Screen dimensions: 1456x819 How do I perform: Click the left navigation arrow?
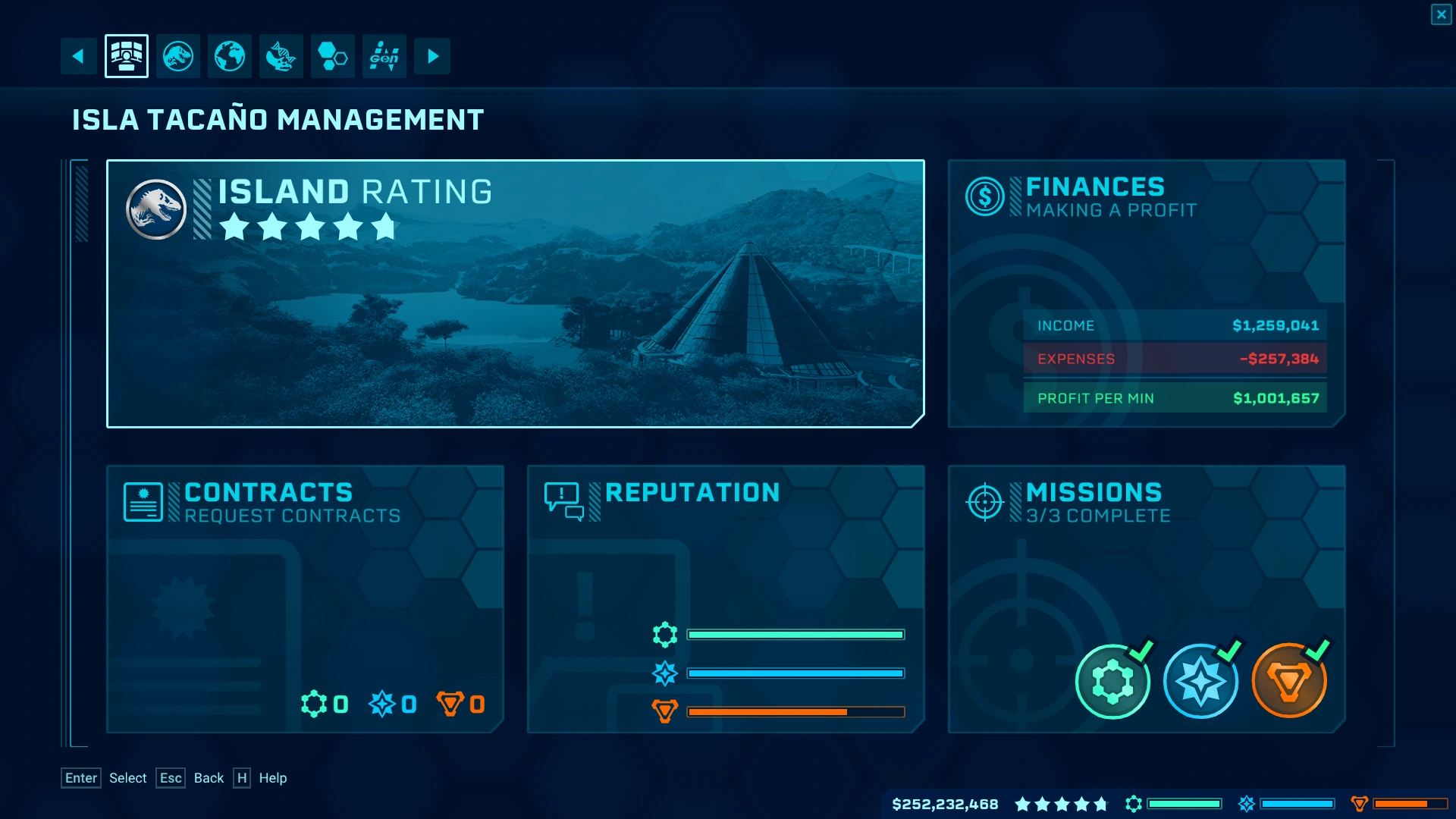(78, 55)
